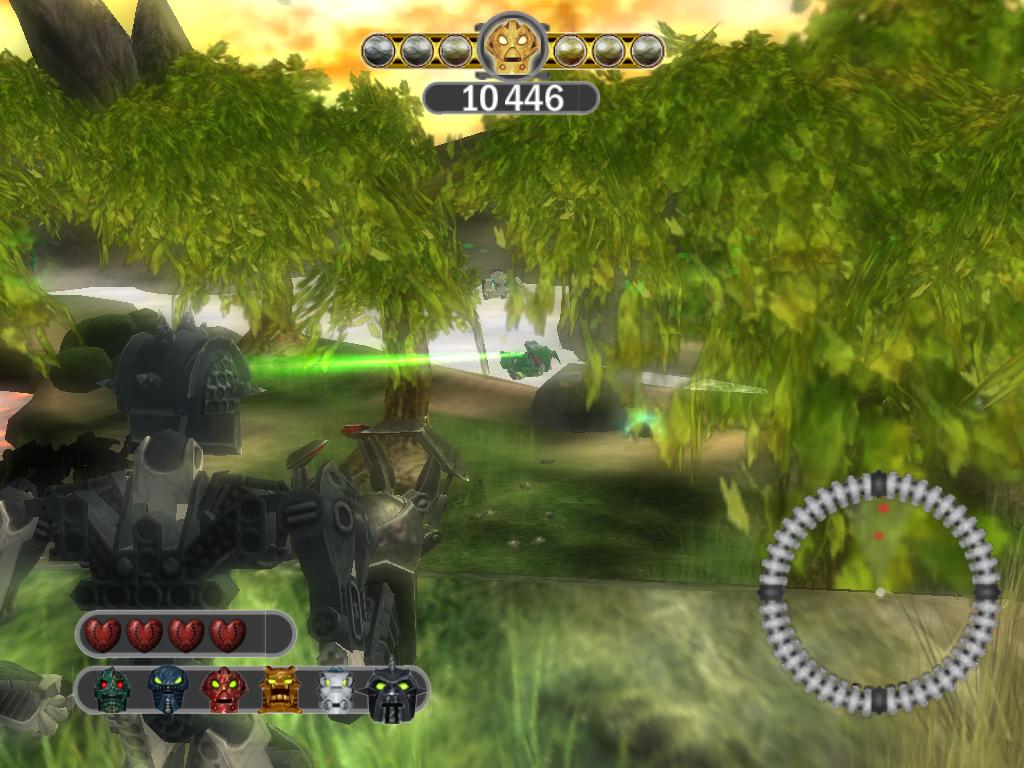Switch to the blue Toa mask
This screenshot has width=1024, height=768.
pos(168,689)
